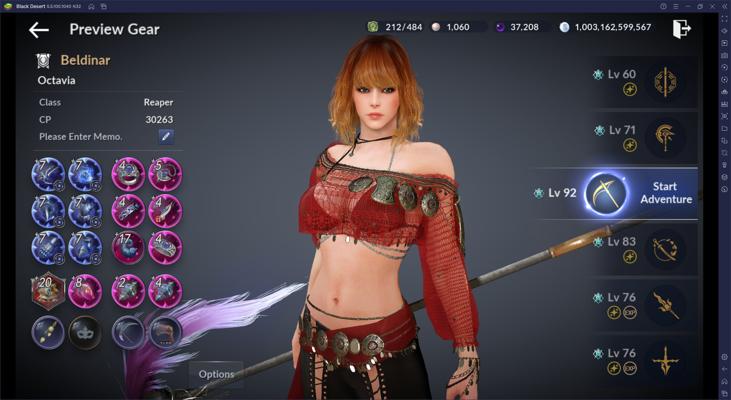The width and height of the screenshot is (731, 400).
Task: Open the Options button
Action: [216, 374]
